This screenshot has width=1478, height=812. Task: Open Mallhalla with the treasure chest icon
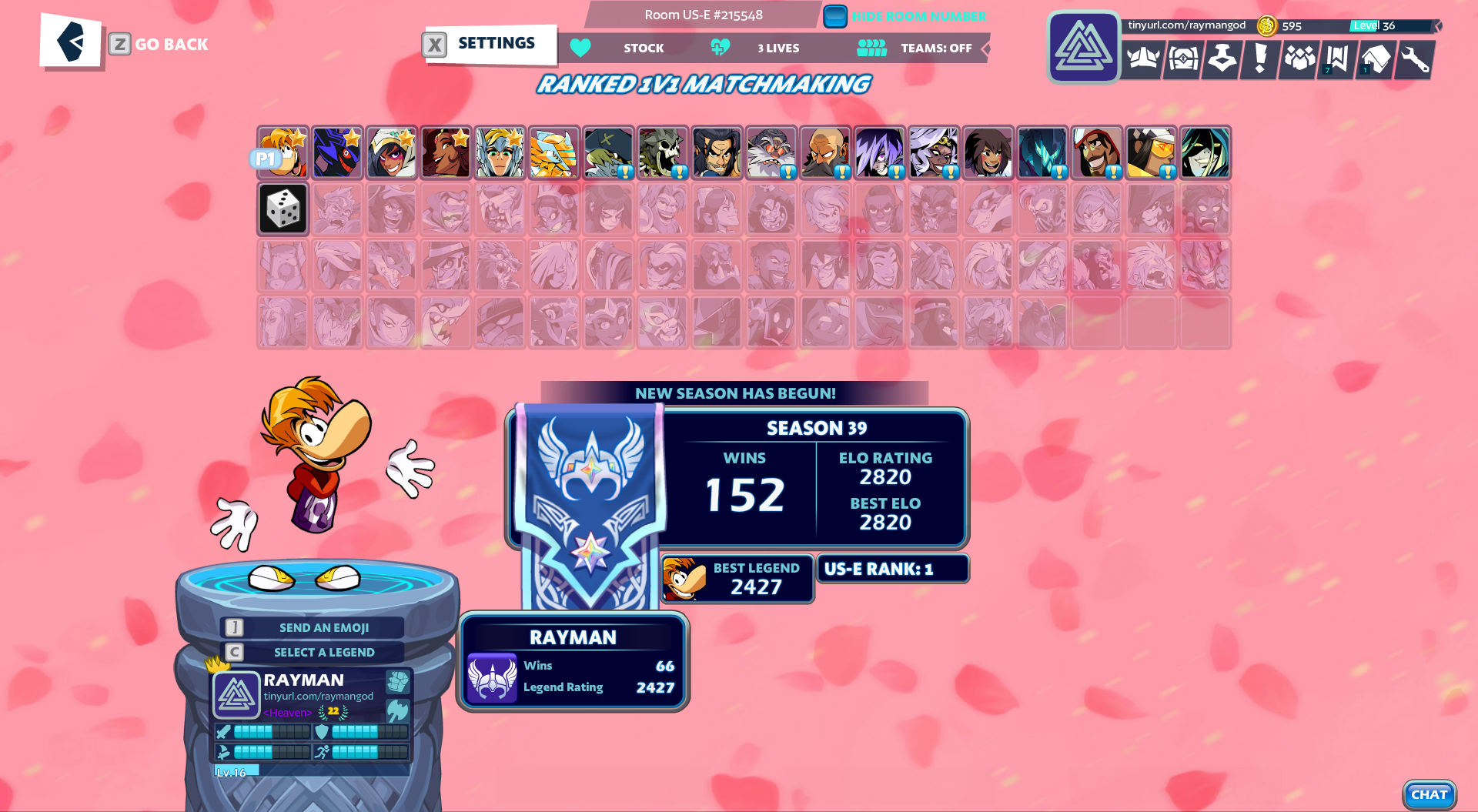point(1182,60)
